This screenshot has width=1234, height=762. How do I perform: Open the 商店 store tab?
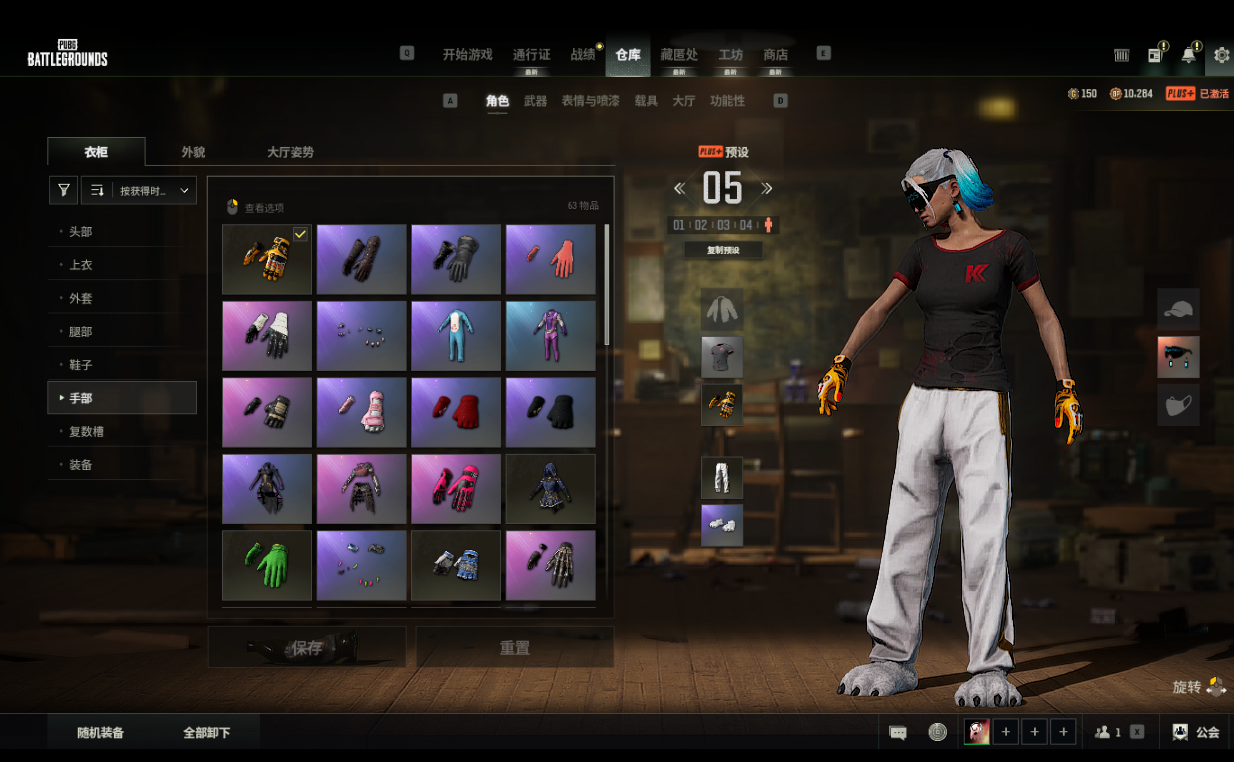[775, 54]
